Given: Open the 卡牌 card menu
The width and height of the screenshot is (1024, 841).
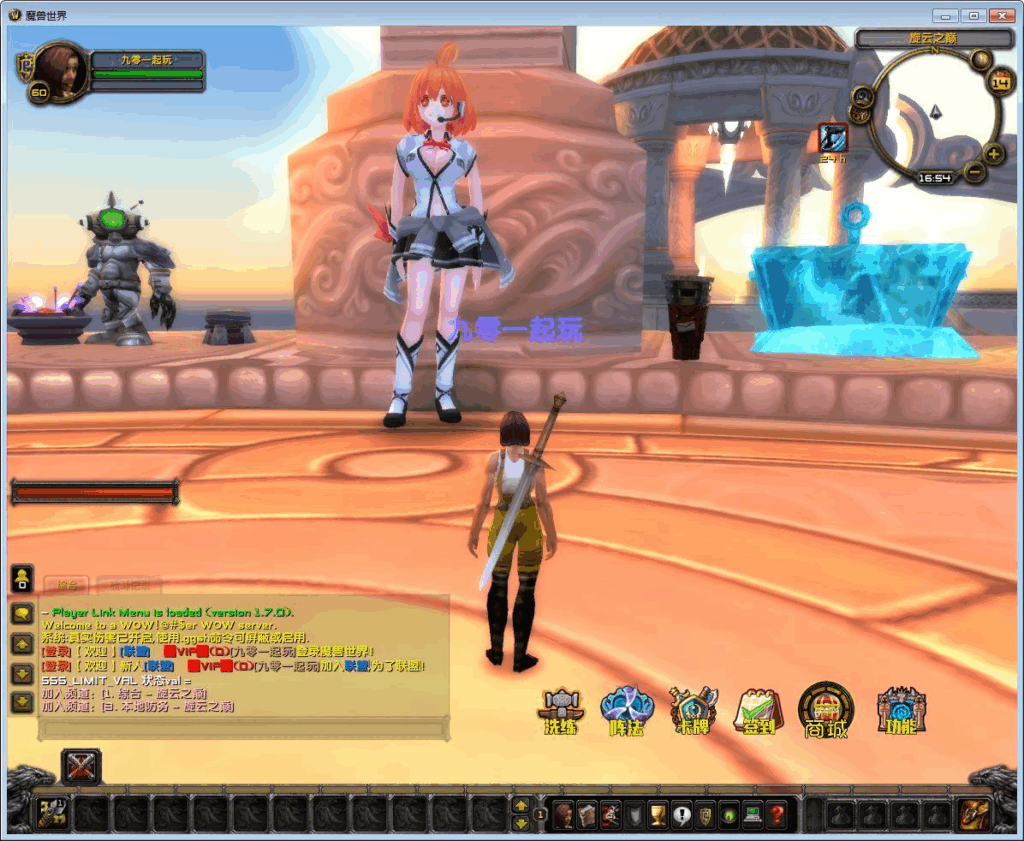Looking at the screenshot, I should (x=693, y=710).
